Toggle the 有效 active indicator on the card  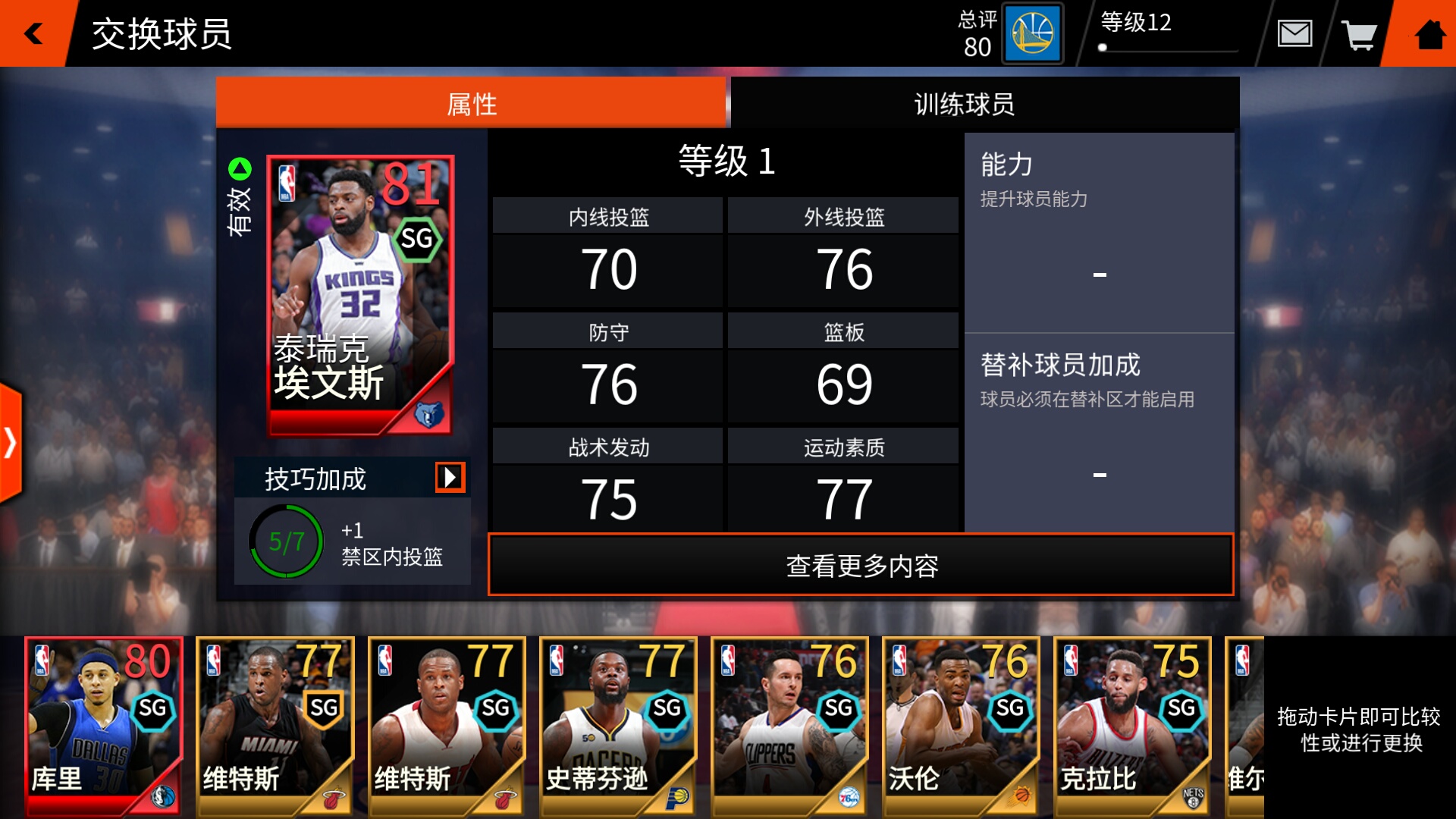click(x=240, y=213)
